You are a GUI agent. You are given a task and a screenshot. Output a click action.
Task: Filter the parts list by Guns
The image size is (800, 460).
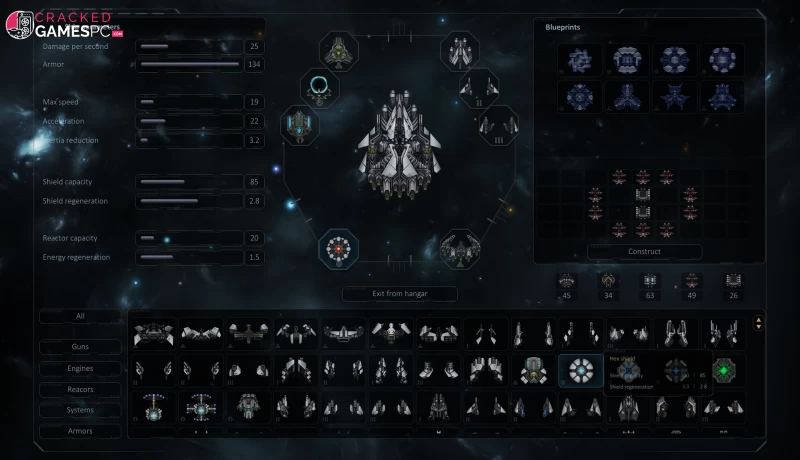tap(80, 347)
